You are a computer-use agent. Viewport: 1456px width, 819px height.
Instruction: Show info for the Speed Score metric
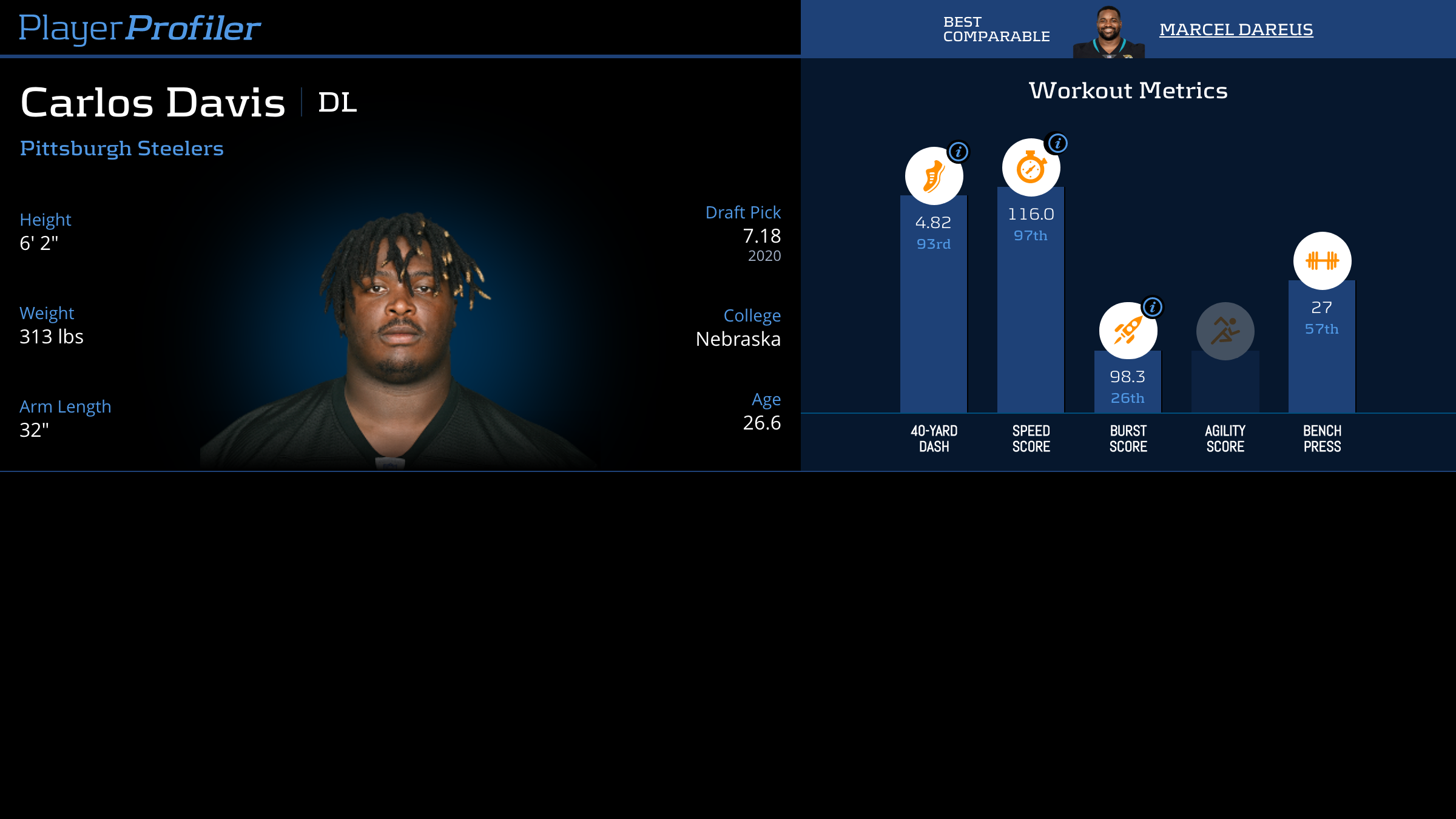click(x=1057, y=143)
